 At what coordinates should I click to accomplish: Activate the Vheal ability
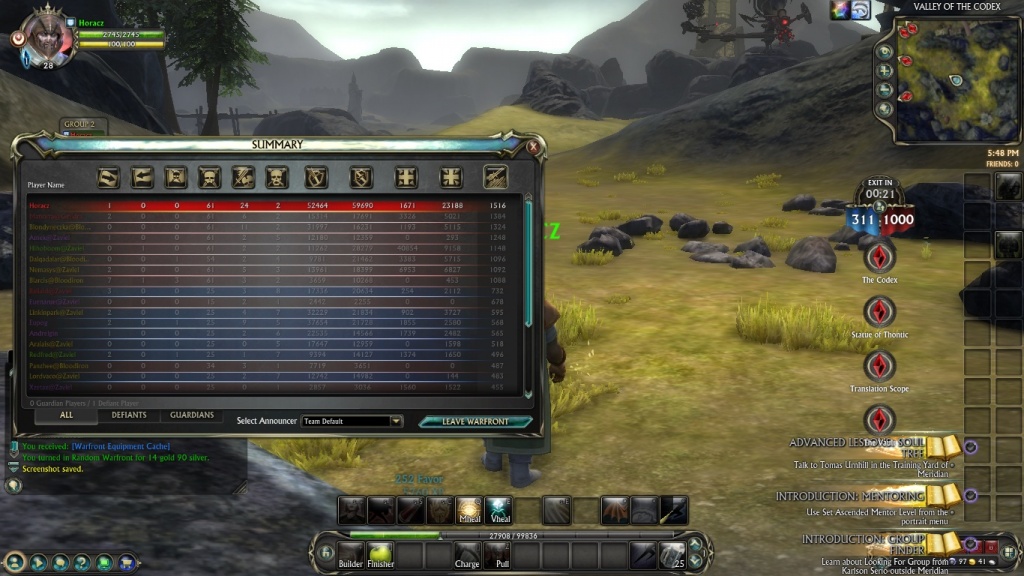[x=499, y=510]
